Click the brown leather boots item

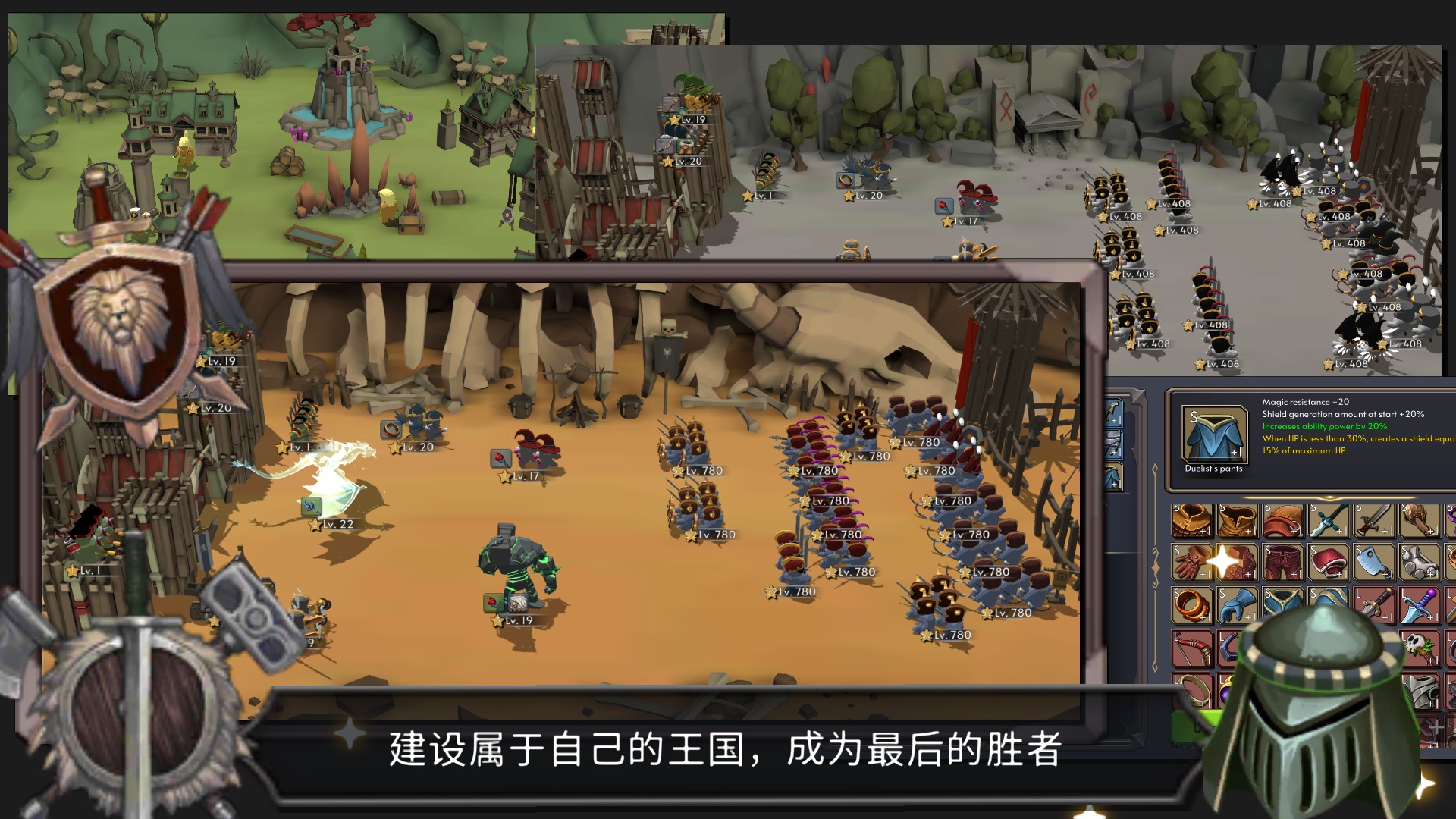tap(1237, 522)
